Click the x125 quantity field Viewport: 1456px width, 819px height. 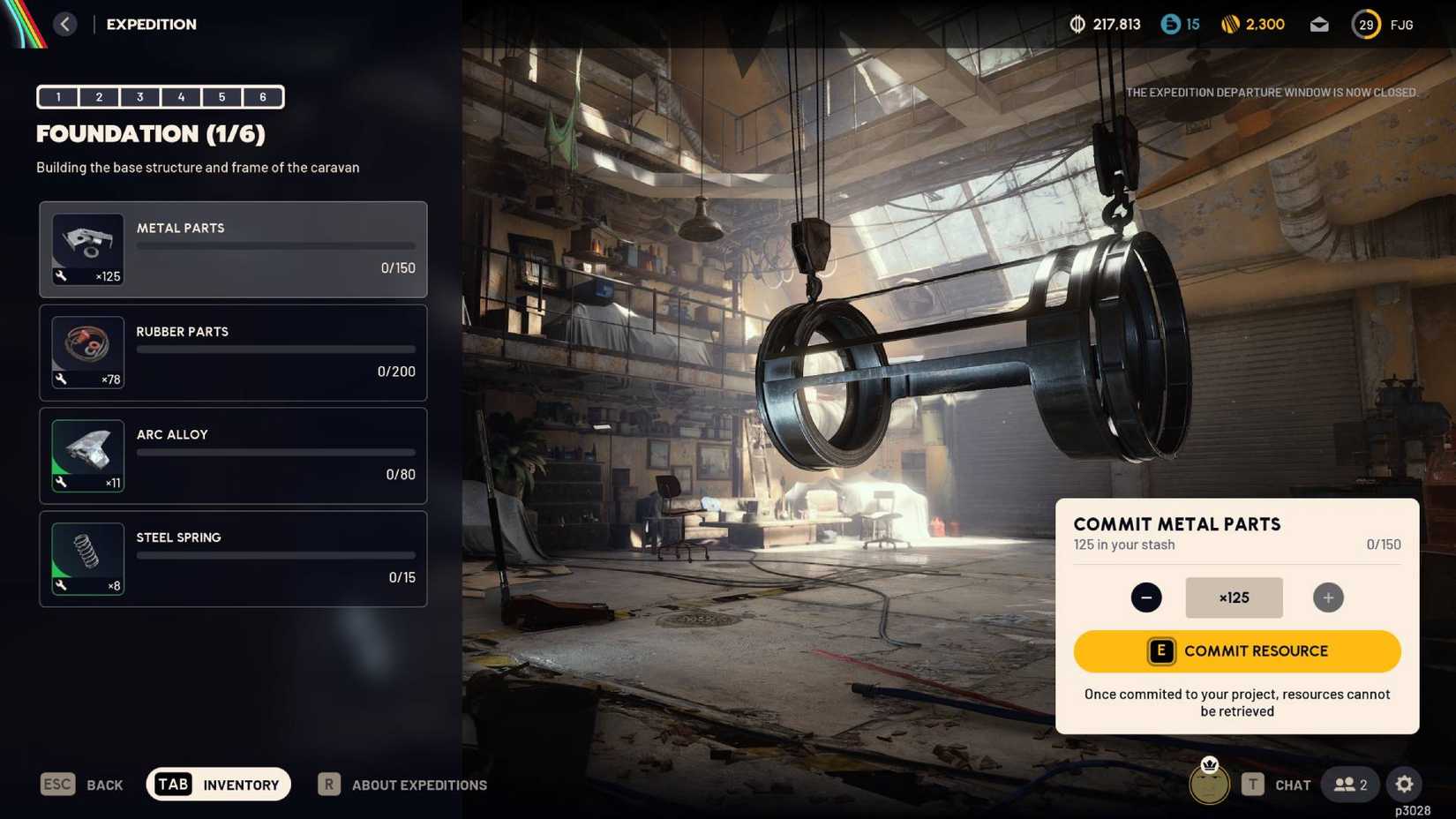[1234, 597]
